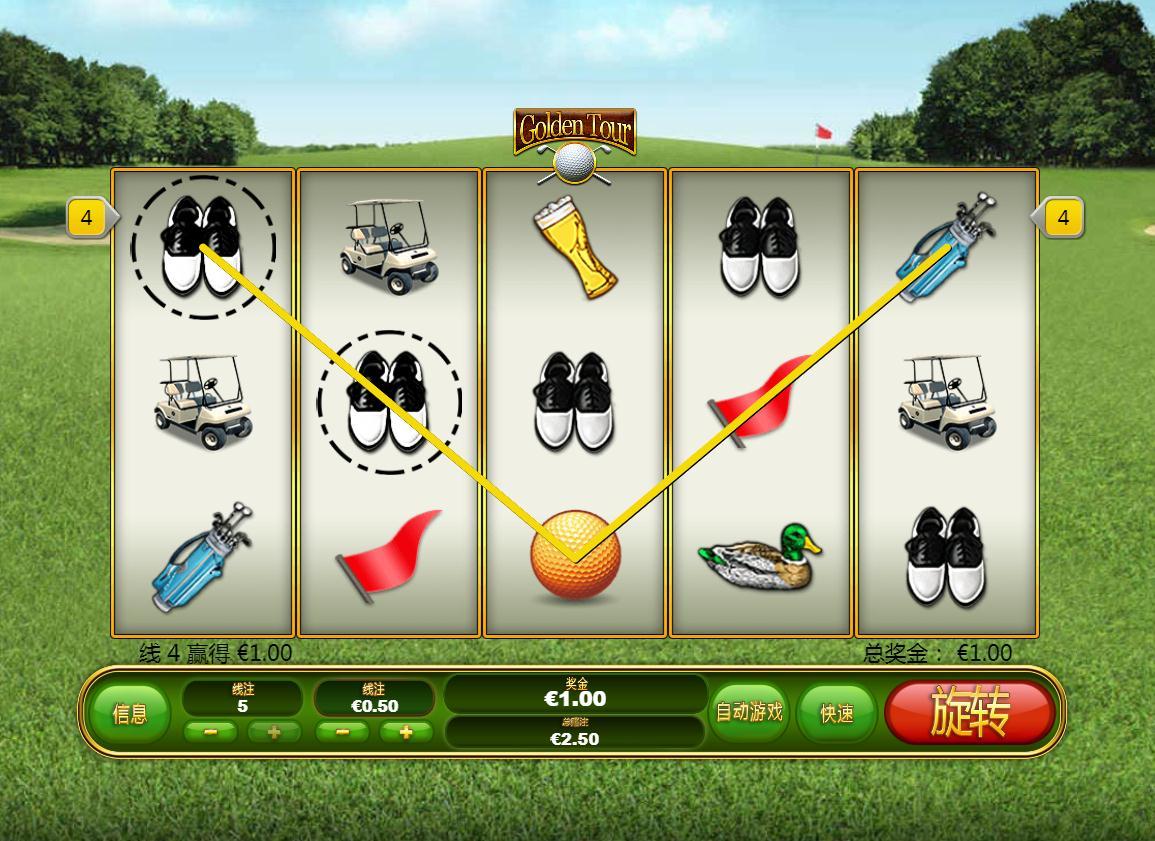Lower the €0.50 line bet
Image resolution: width=1155 pixels, height=841 pixels.
(x=343, y=732)
